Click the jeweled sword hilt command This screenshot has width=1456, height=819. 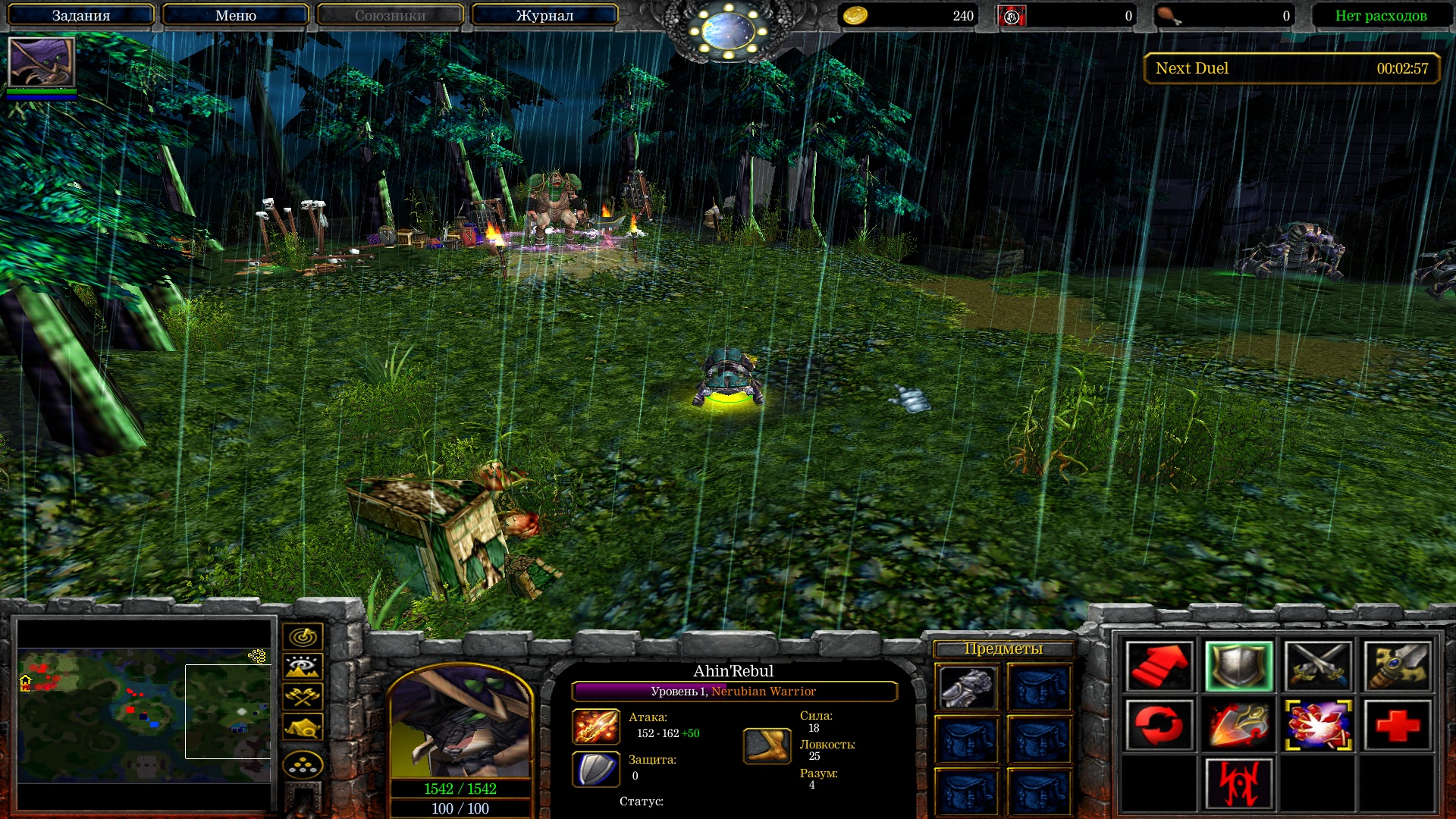click(1398, 666)
